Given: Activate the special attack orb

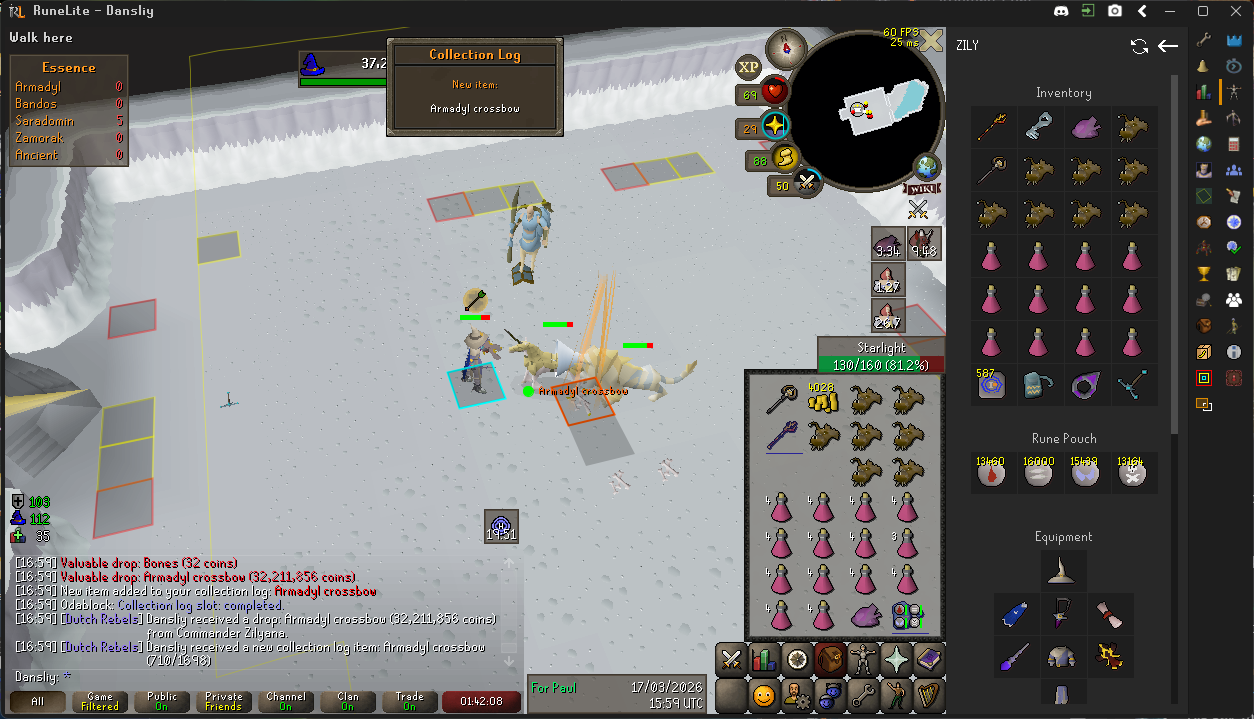Looking at the screenshot, I should [807, 183].
